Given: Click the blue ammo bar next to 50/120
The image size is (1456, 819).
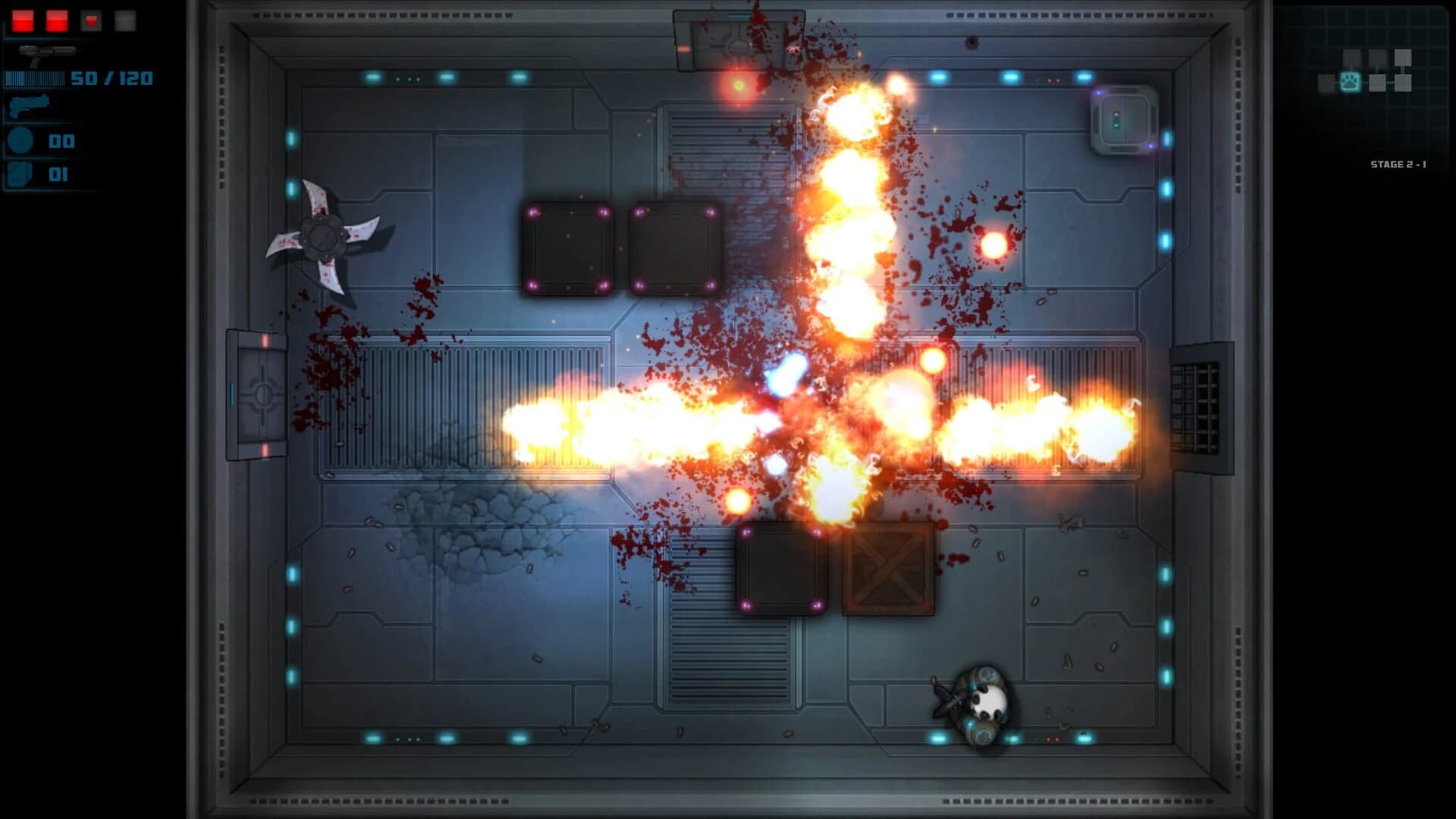Looking at the screenshot, I should pos(35,77).
